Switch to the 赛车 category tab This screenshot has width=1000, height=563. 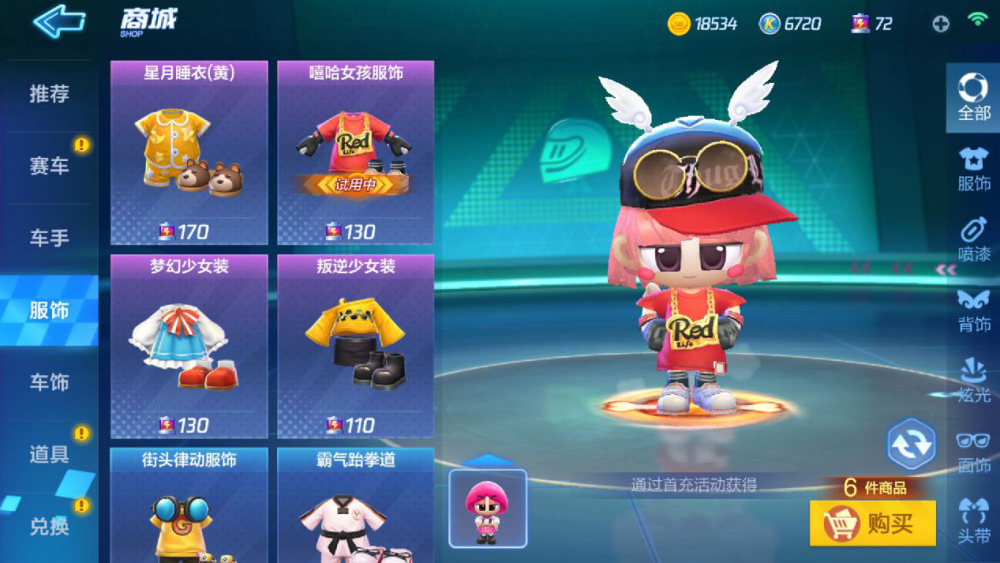coord(49,166)
